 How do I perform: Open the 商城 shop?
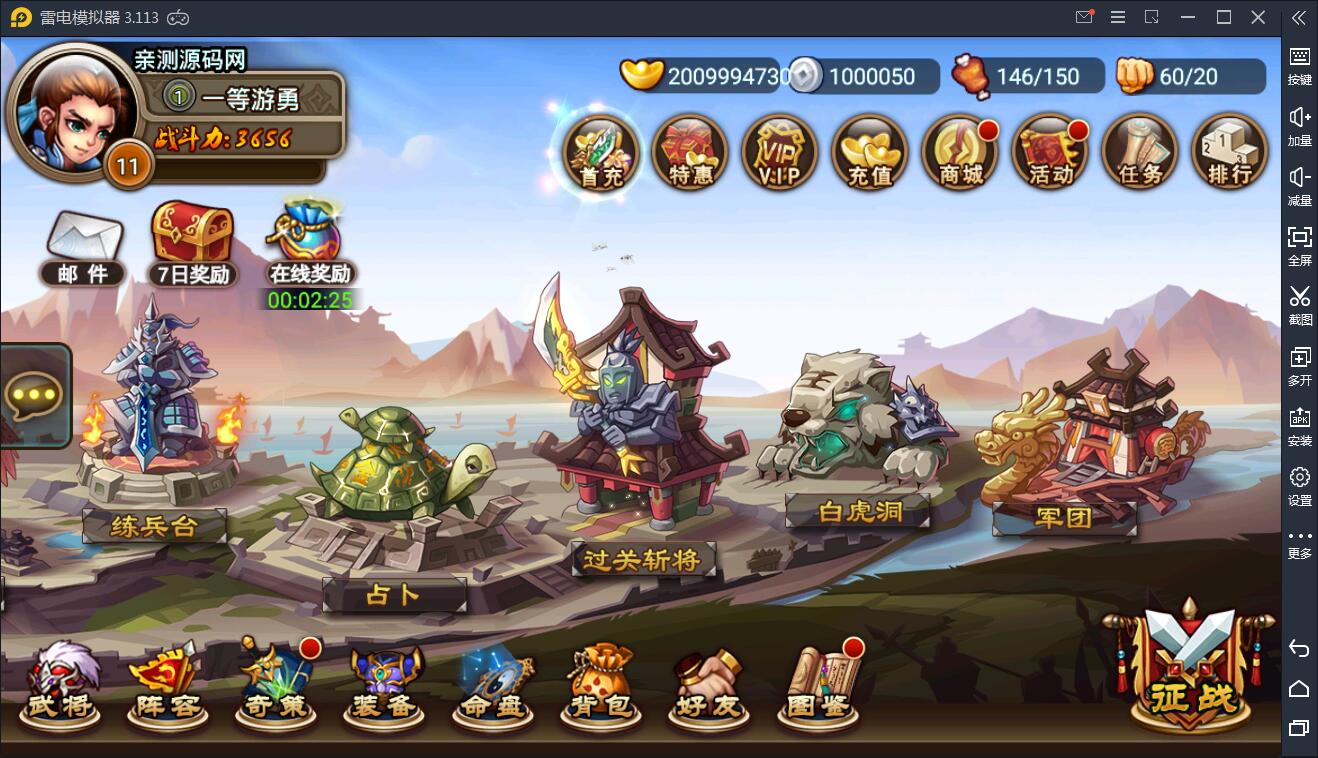pos(960,153)
